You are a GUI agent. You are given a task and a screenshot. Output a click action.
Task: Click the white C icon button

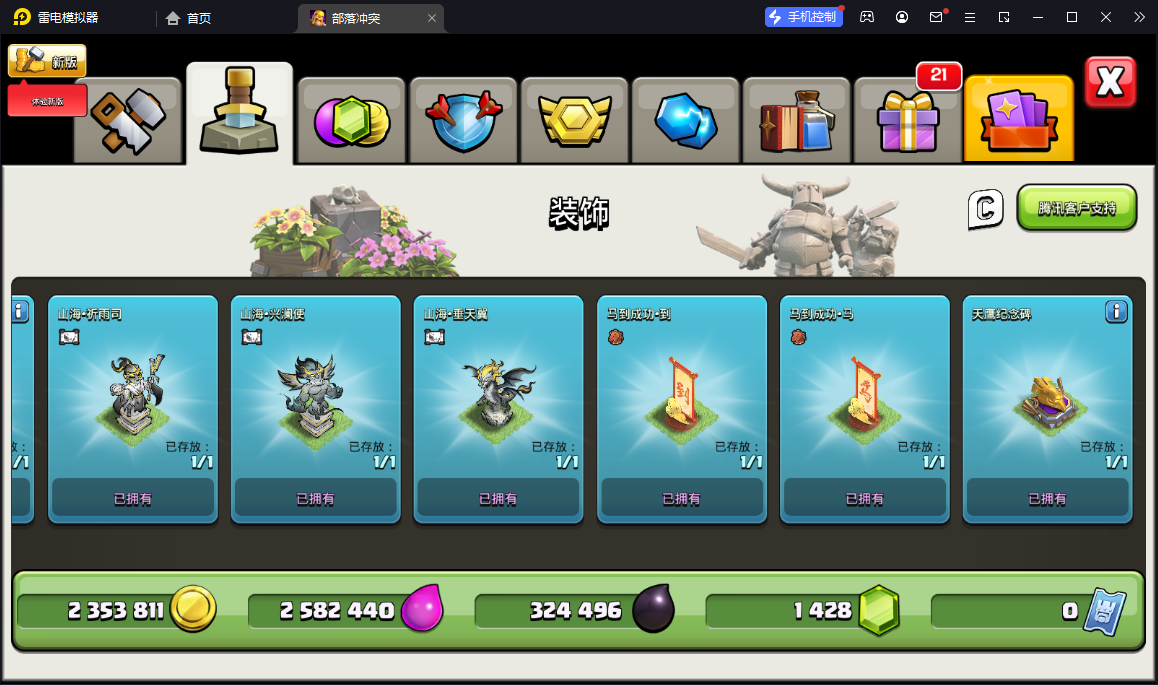(985, 208)
